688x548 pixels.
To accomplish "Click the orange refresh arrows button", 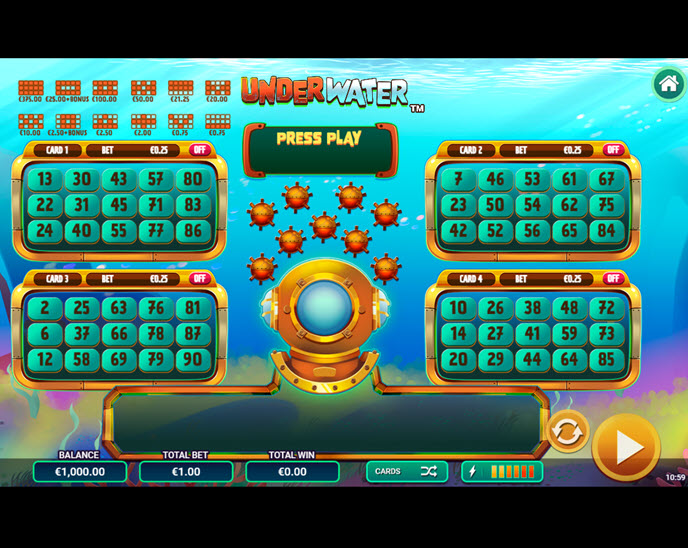I will click(x=567, y=432).
